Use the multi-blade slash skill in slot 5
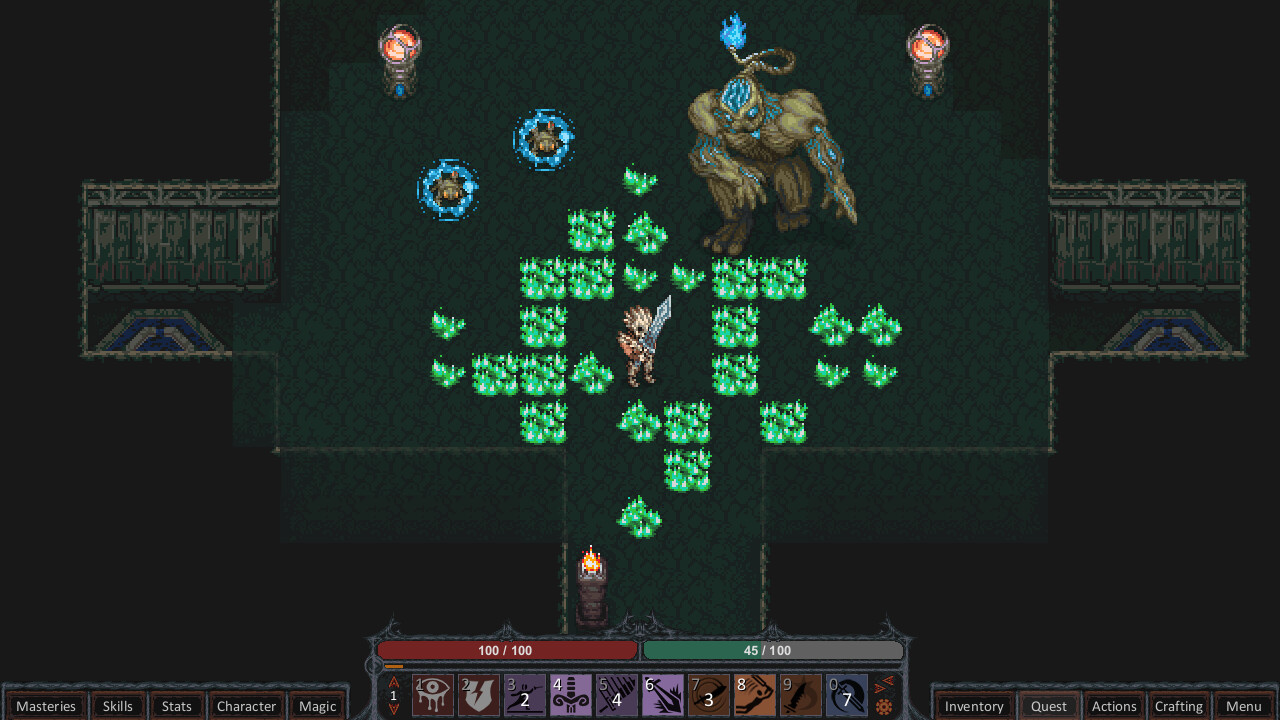The image size is (1280, 720). (x=617, y=695)
